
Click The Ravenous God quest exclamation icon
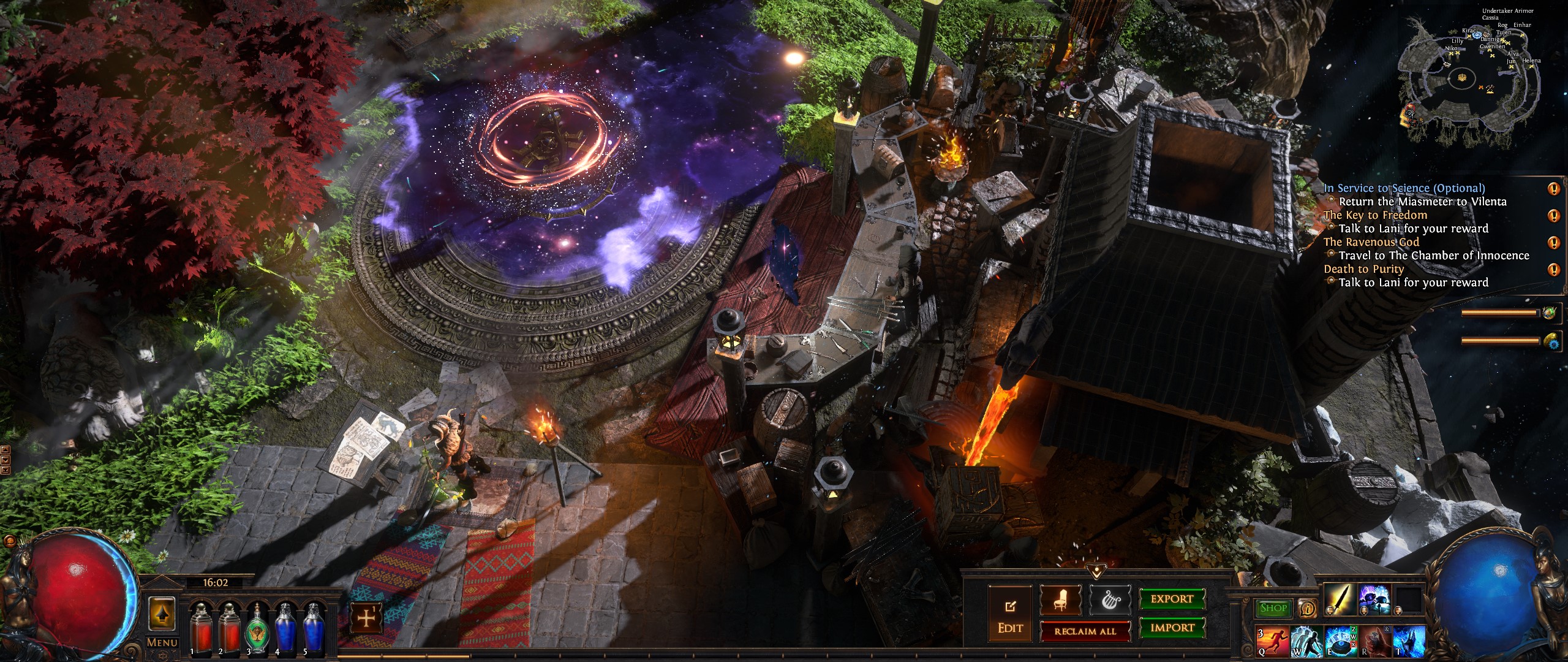[x=1553, y=243]
